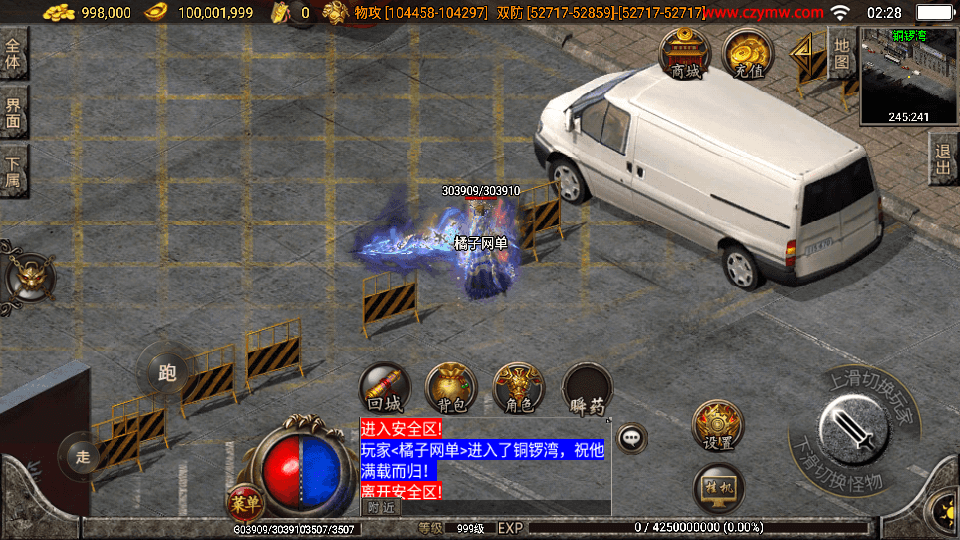
Task: Click the 瞬药 instant potion slot
Action: (x=587, y=388)
